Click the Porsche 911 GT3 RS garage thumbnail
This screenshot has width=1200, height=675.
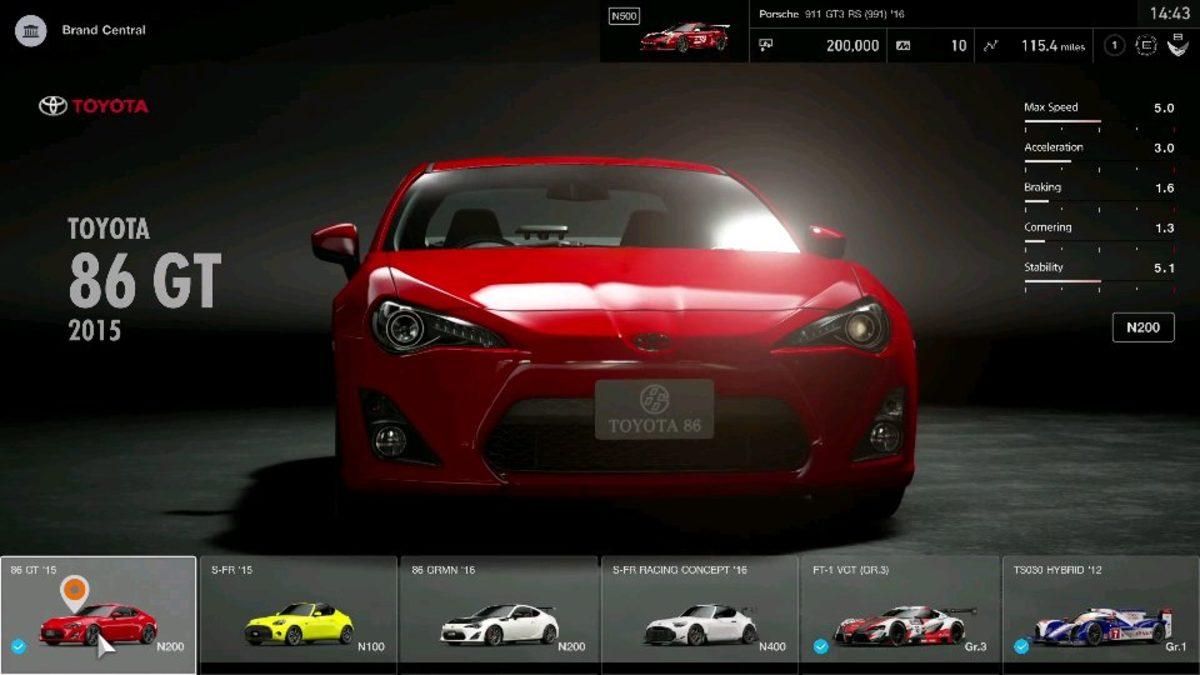[684, 36]
